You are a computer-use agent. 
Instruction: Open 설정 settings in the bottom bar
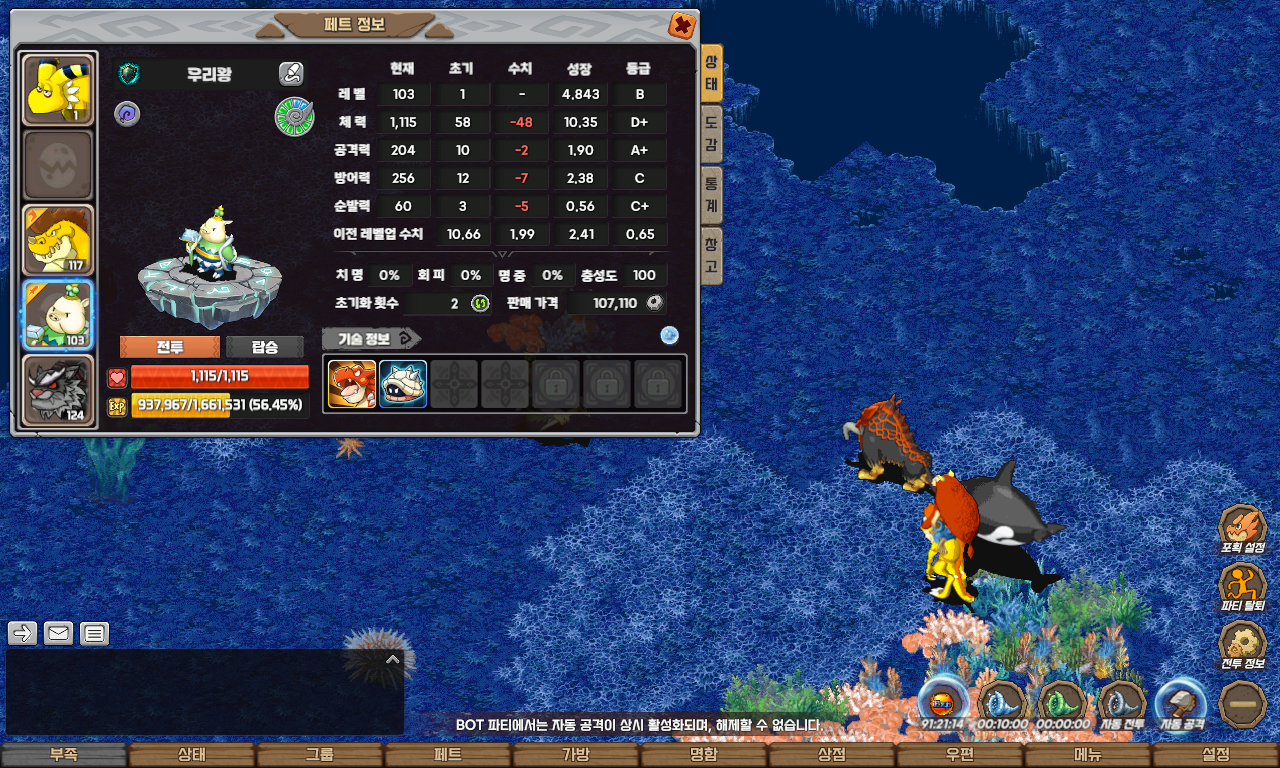click(1216, 755)
